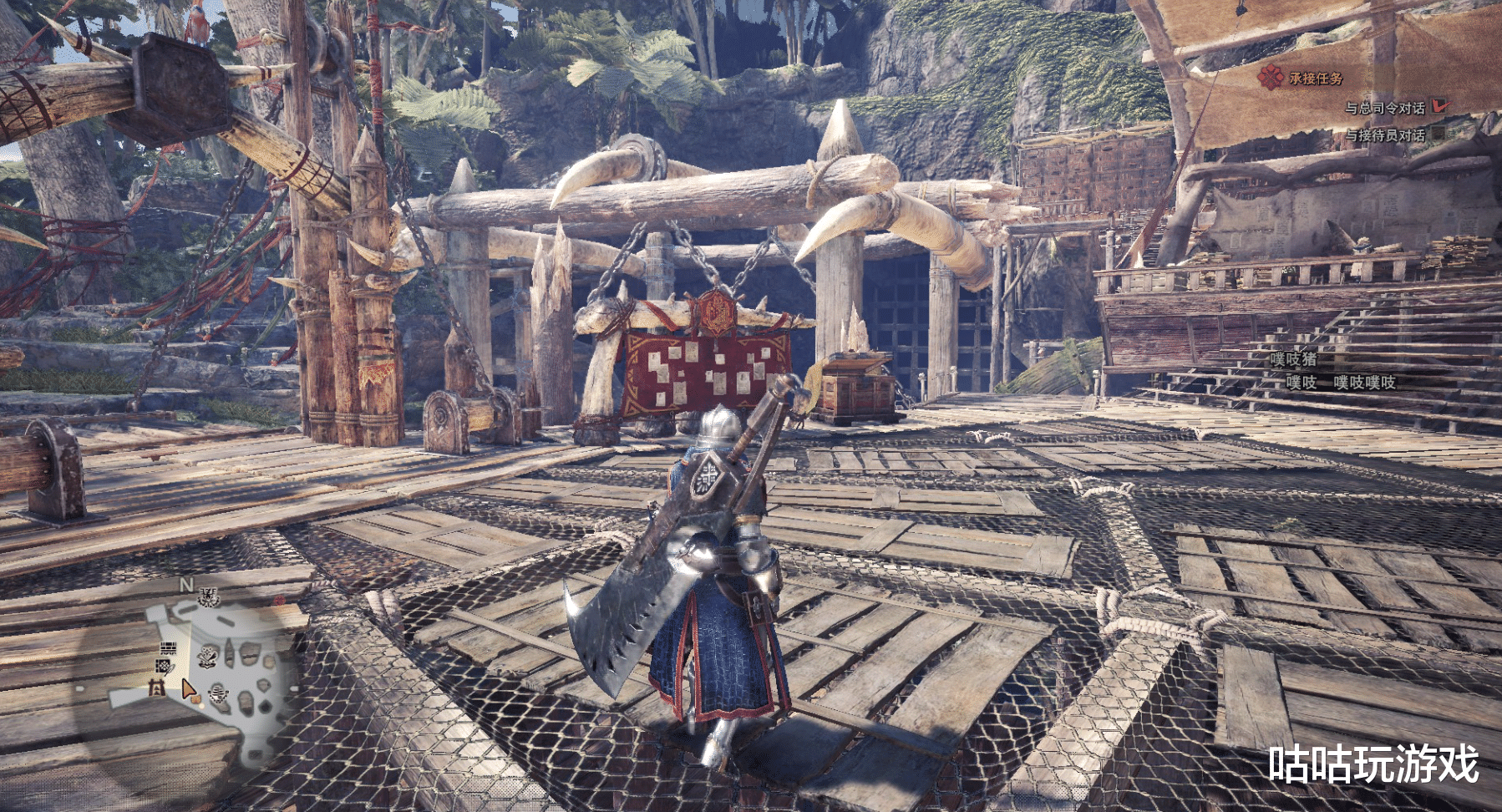Click the 与总司令对话 objective
This screenshot has width=1502, height=812.
point(1384,108)
